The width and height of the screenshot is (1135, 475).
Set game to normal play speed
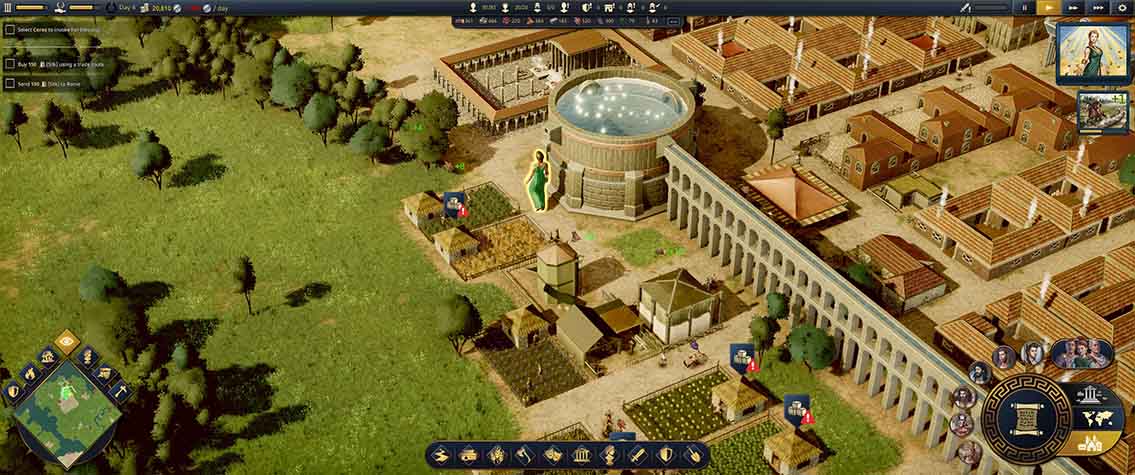tap(1049, 7)
